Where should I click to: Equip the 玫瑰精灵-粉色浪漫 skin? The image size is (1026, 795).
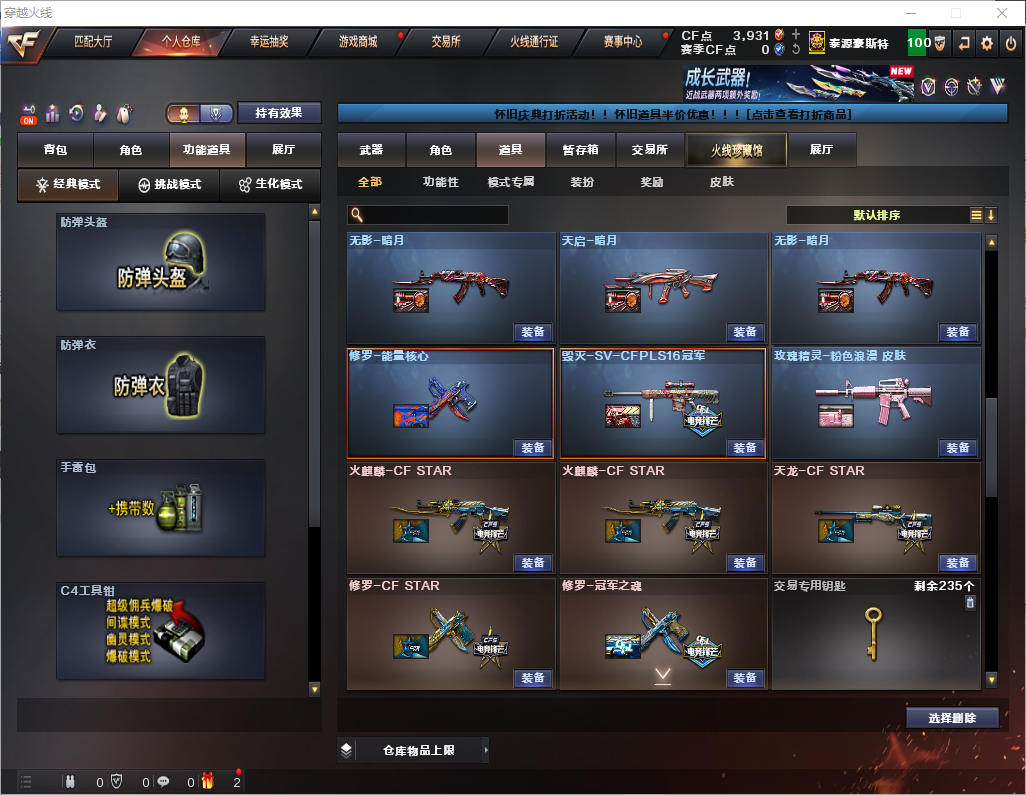(x=957, y=448)
